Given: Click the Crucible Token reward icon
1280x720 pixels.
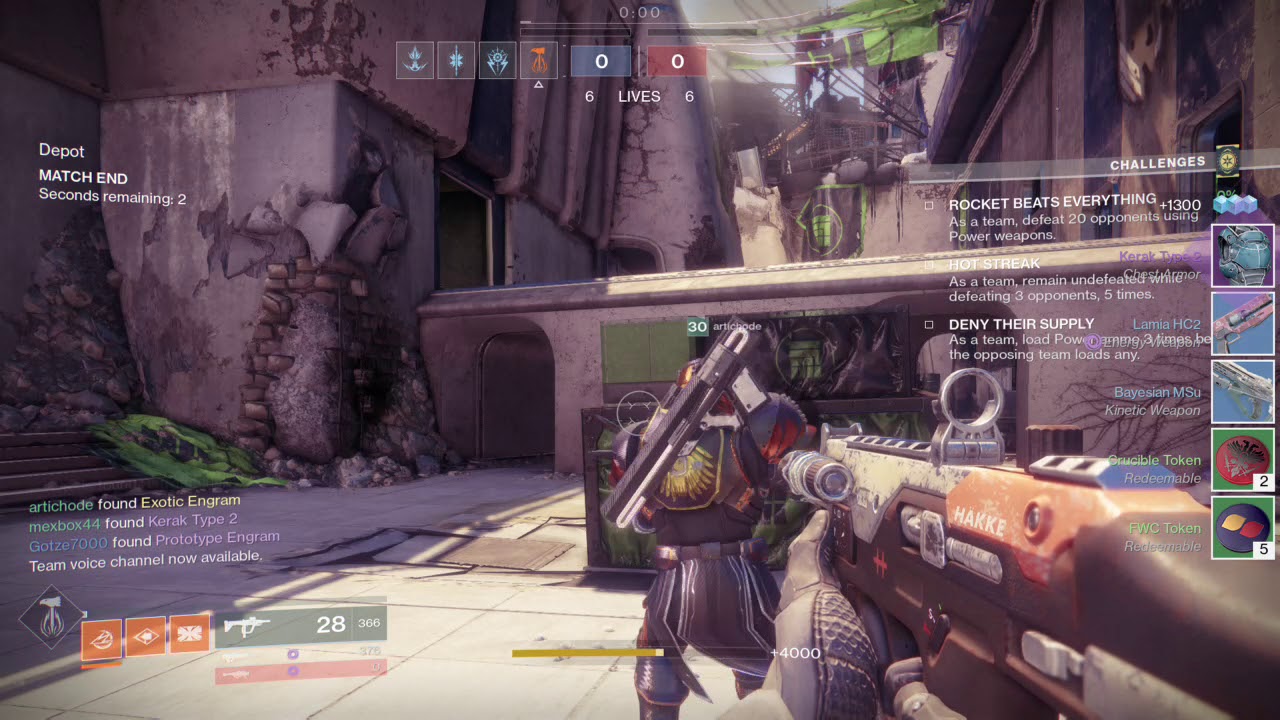Looking at the screenshot, I should pos(1243,459).
